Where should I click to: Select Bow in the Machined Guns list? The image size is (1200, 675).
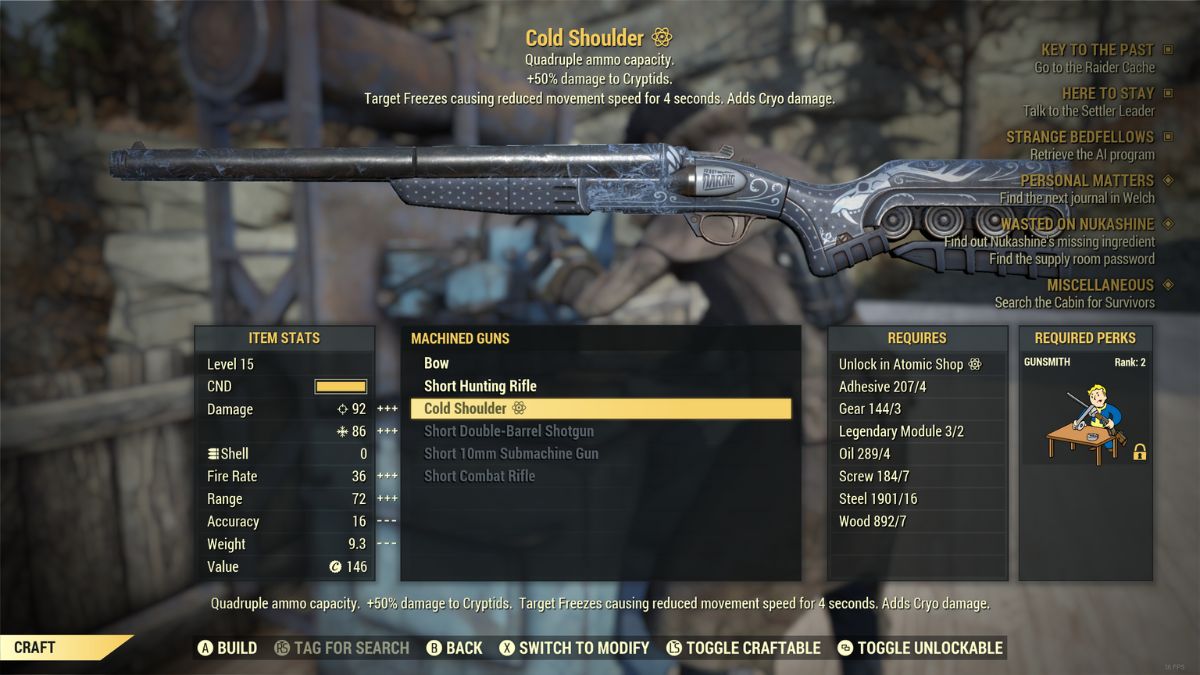[x=437, y=364]
